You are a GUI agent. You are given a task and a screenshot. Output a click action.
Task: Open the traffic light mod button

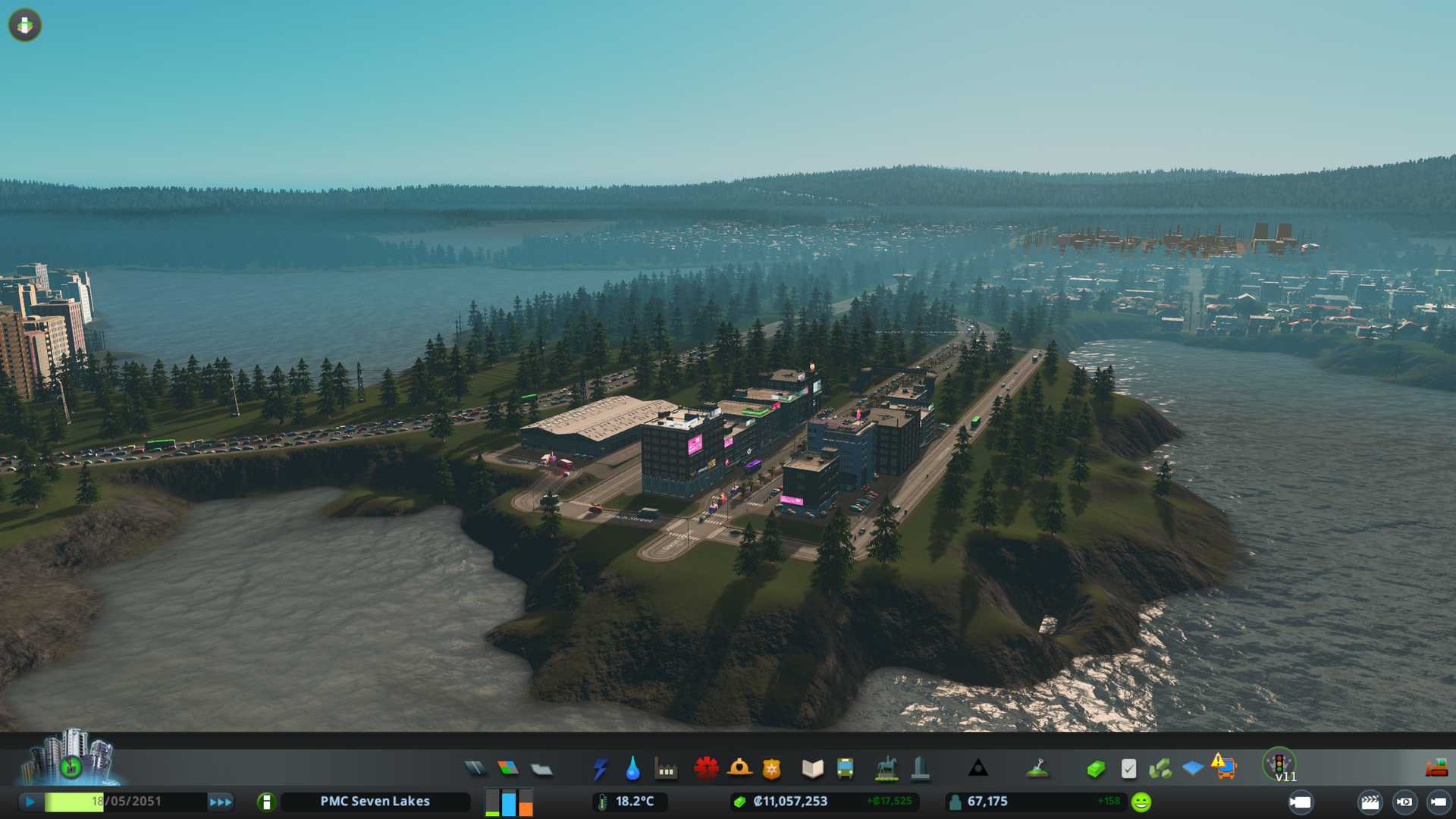[1279, 764]
